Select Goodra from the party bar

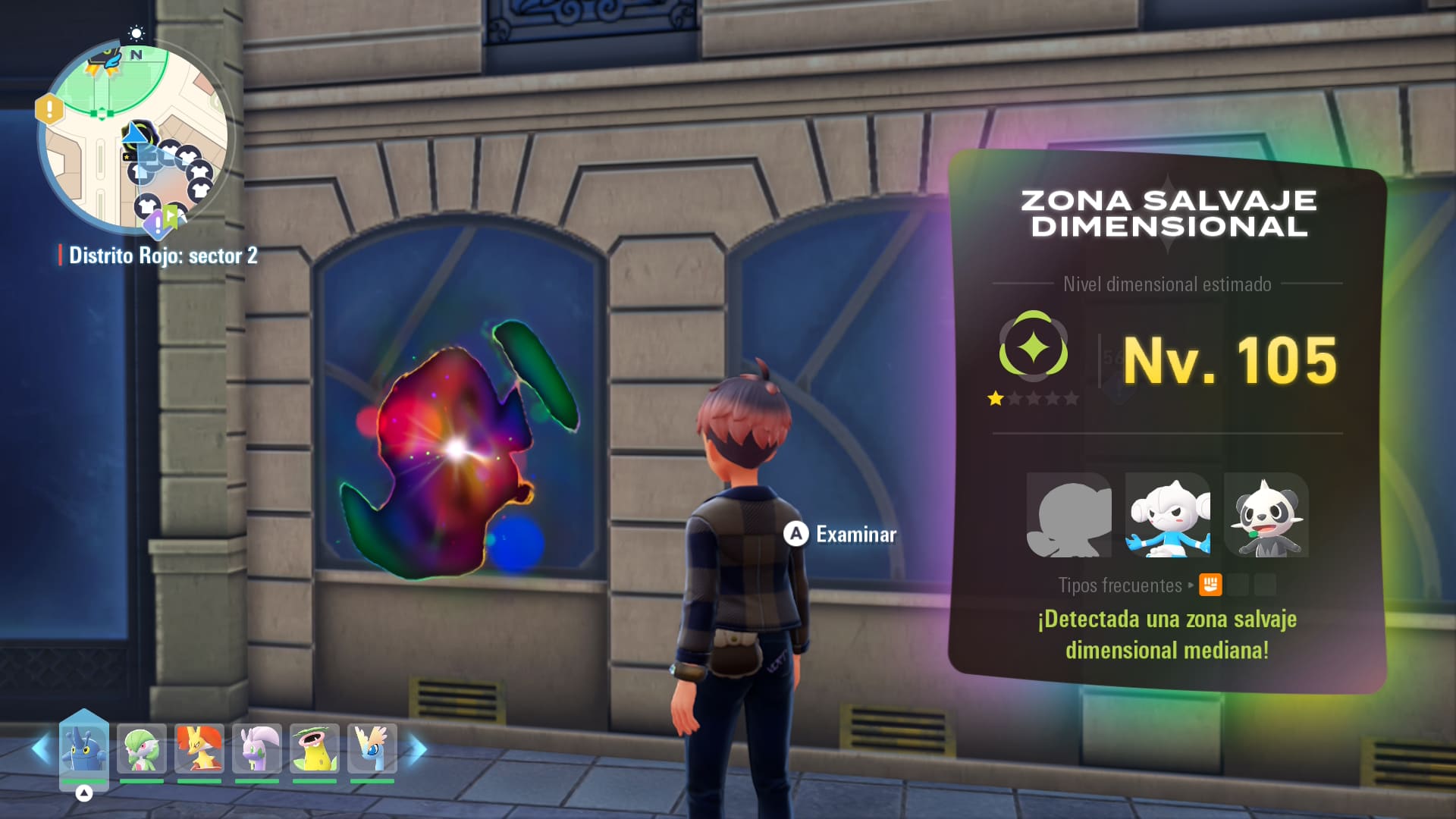(x=256, y=747)
